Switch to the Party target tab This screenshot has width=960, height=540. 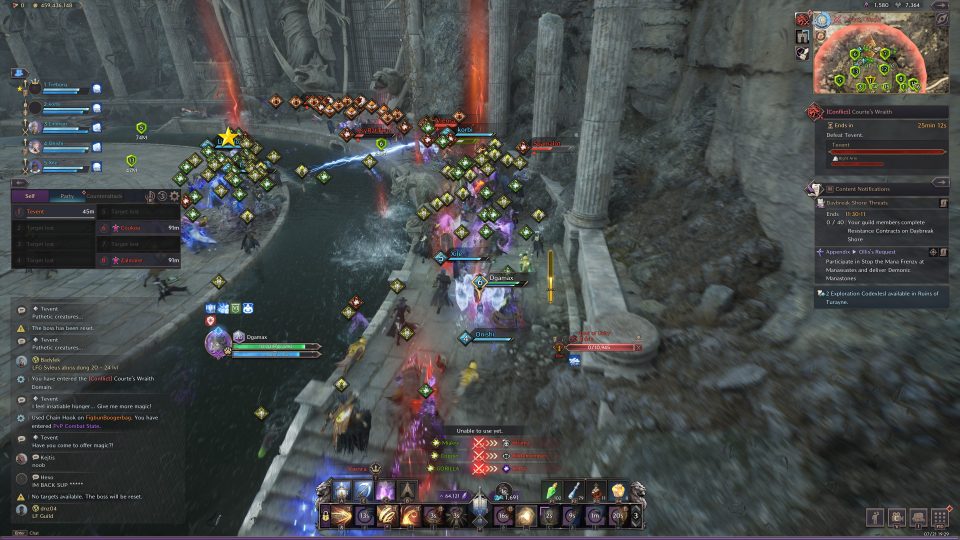[65, 197]
